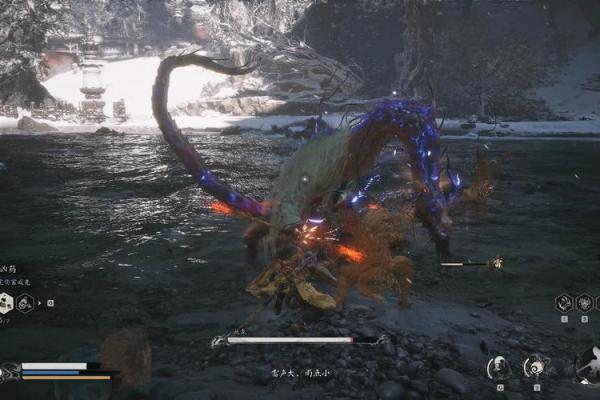This screenshot has width=600, height=400.
Task: Select the dark hexagon gourd item slot
Action: click(x=25, y=303)
